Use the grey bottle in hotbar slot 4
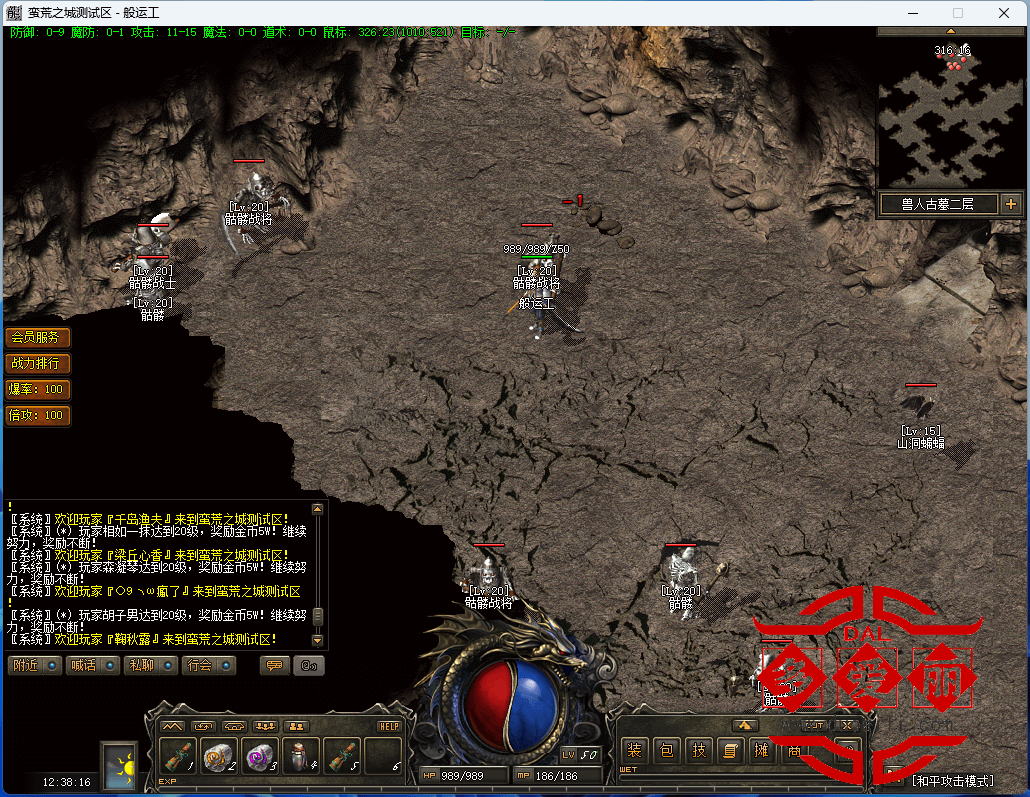 [301, 756]
